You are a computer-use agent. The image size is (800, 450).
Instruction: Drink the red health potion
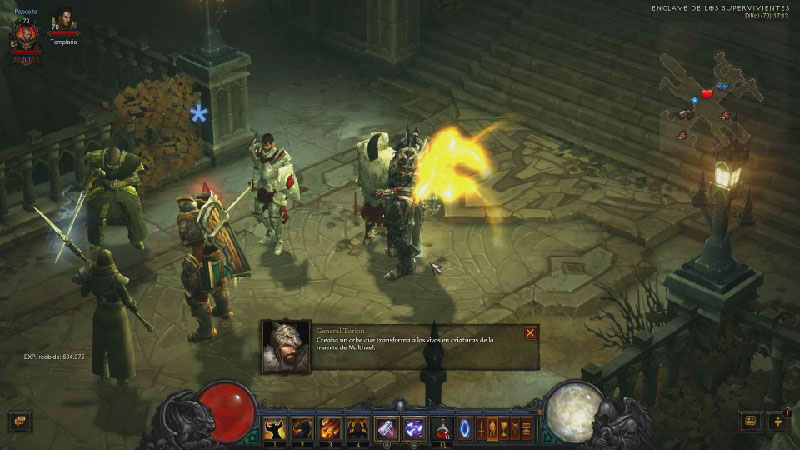pyautogui.click(x=441, y=429)
